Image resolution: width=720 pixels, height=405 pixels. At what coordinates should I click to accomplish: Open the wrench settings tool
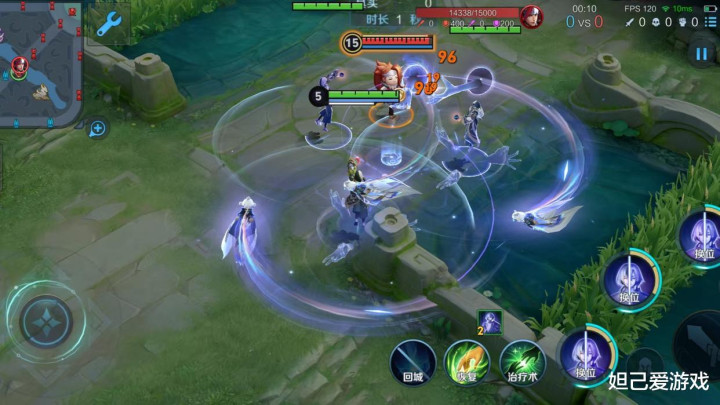[x=107, y=24]
